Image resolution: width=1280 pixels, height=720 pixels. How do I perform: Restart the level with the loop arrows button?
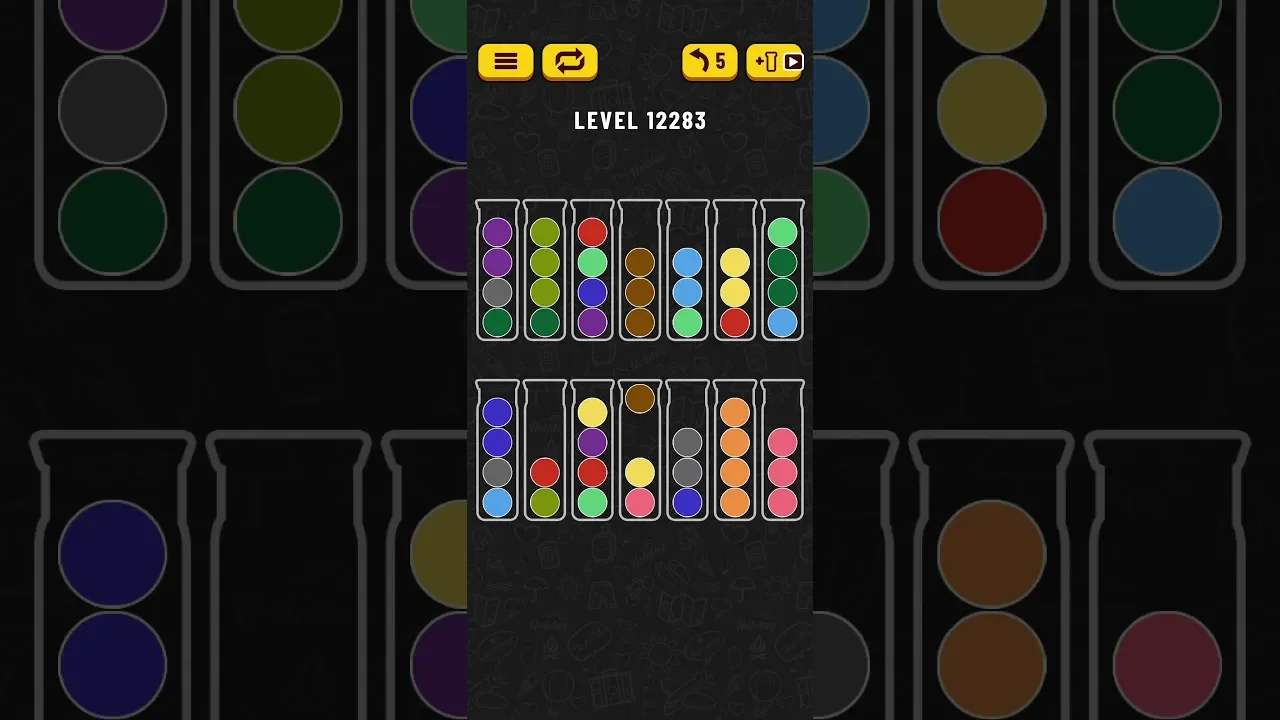click(x=570, y=62)
